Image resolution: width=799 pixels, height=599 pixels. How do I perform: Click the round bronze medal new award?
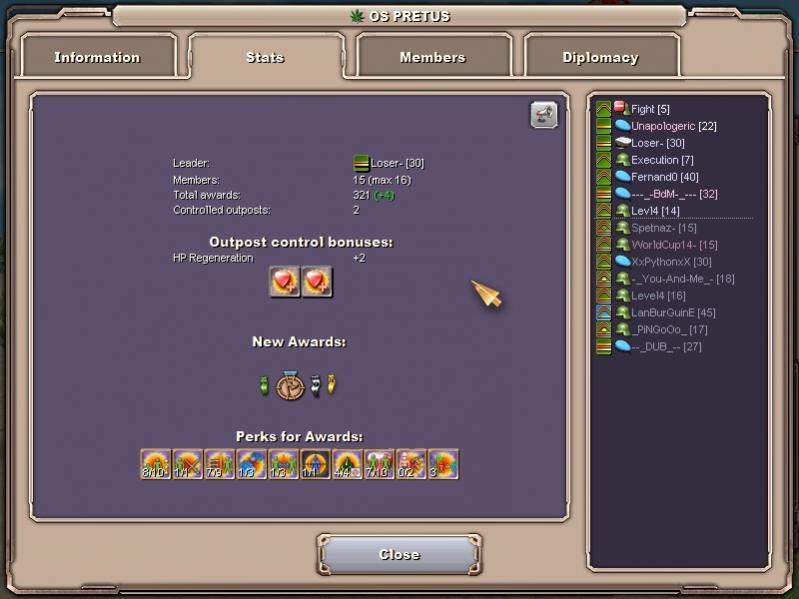click(x=290, y=386)
